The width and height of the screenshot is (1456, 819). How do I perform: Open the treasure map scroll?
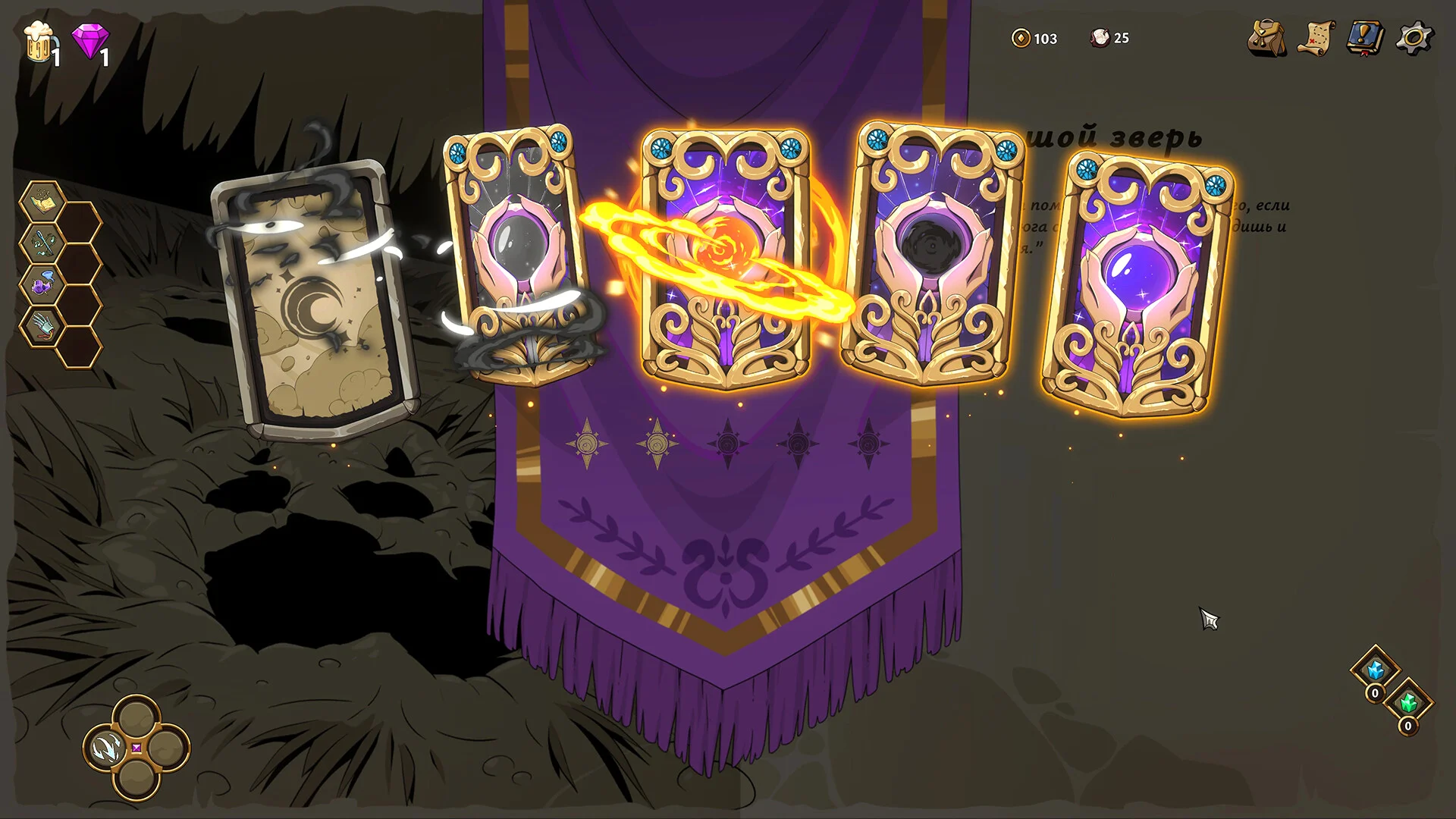(1316, 39)
